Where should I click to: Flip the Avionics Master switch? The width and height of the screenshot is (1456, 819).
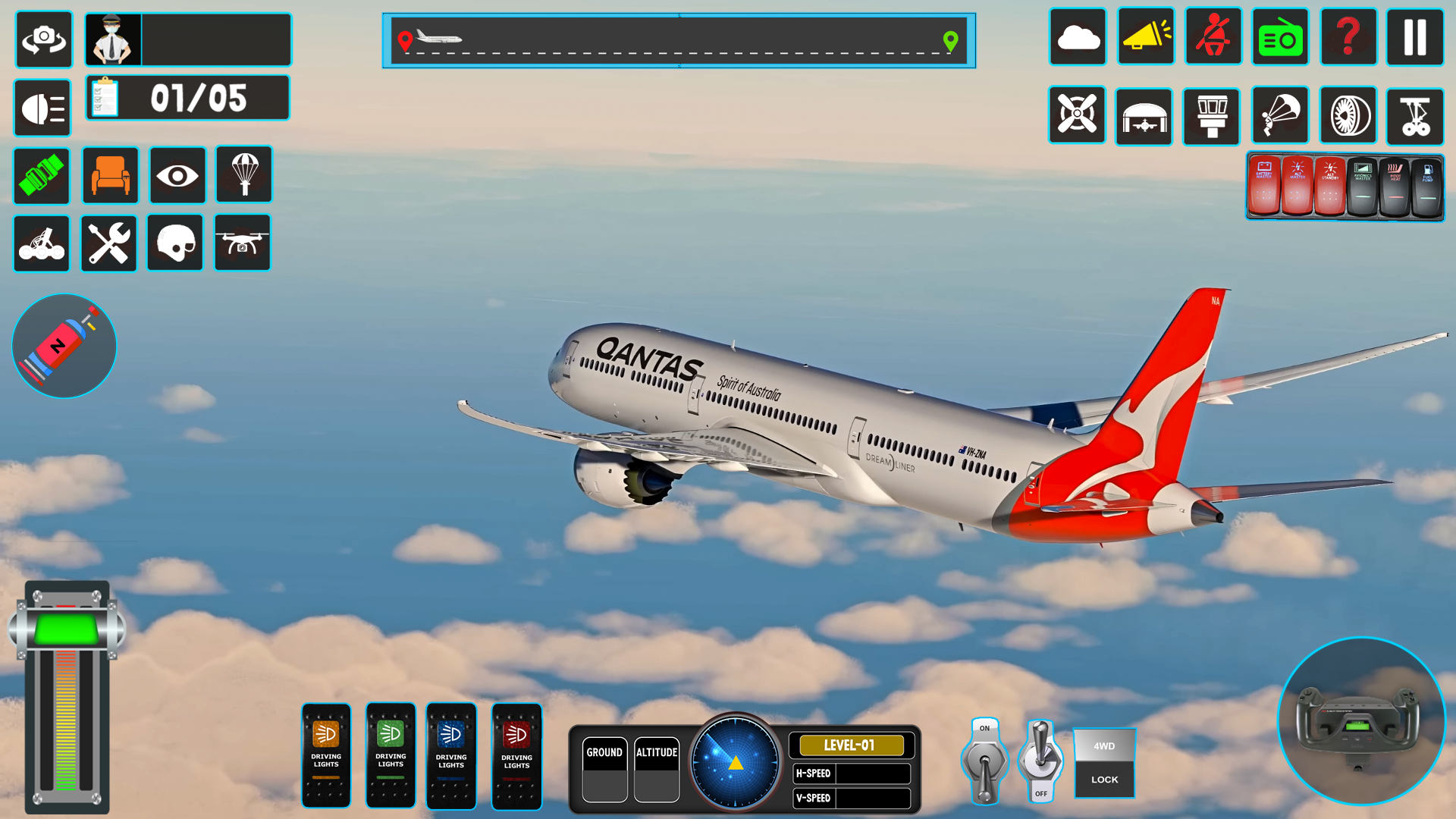[1363, 184]
